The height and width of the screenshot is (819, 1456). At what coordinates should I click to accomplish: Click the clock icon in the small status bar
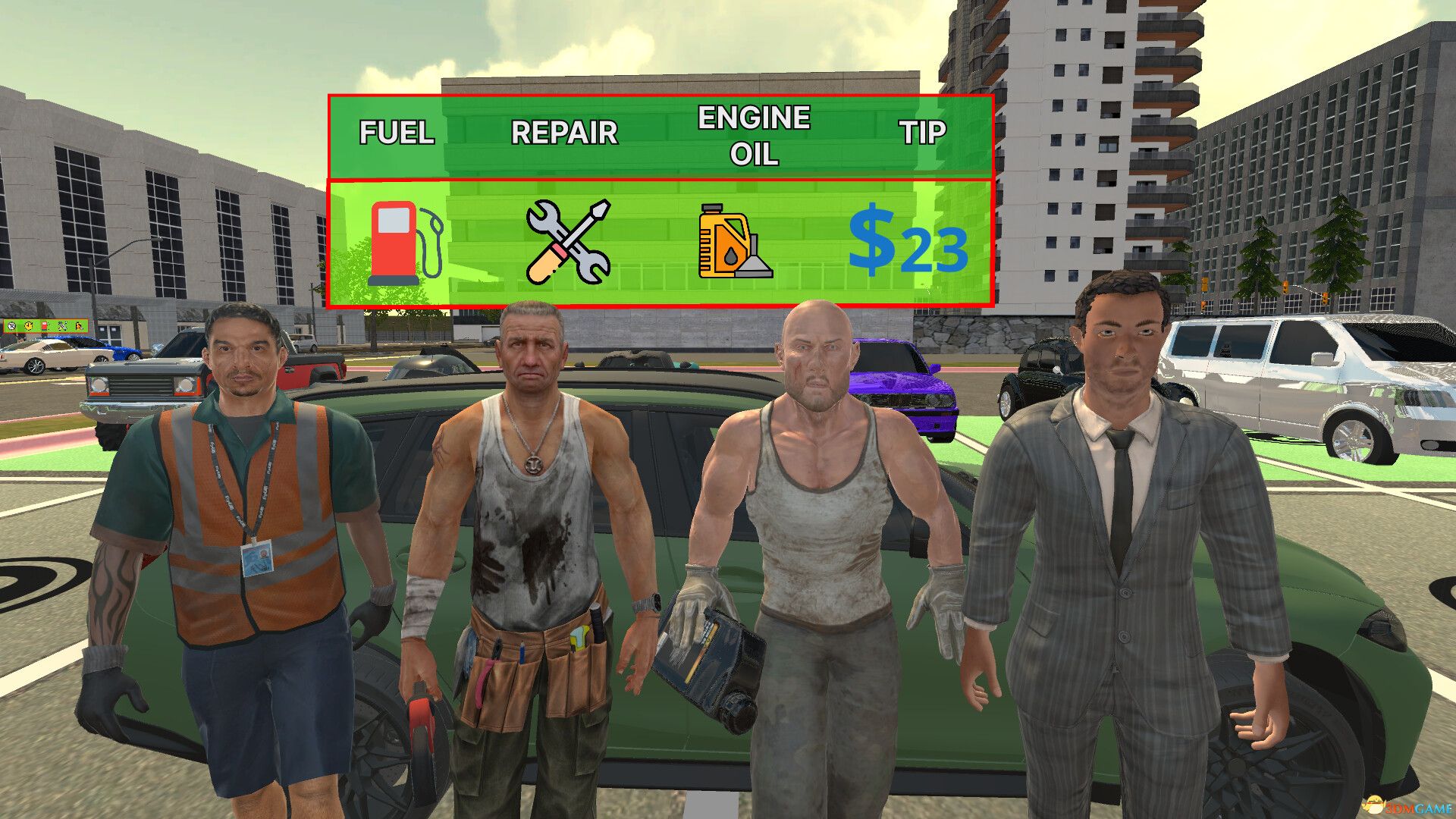click(x=28, y=326)
